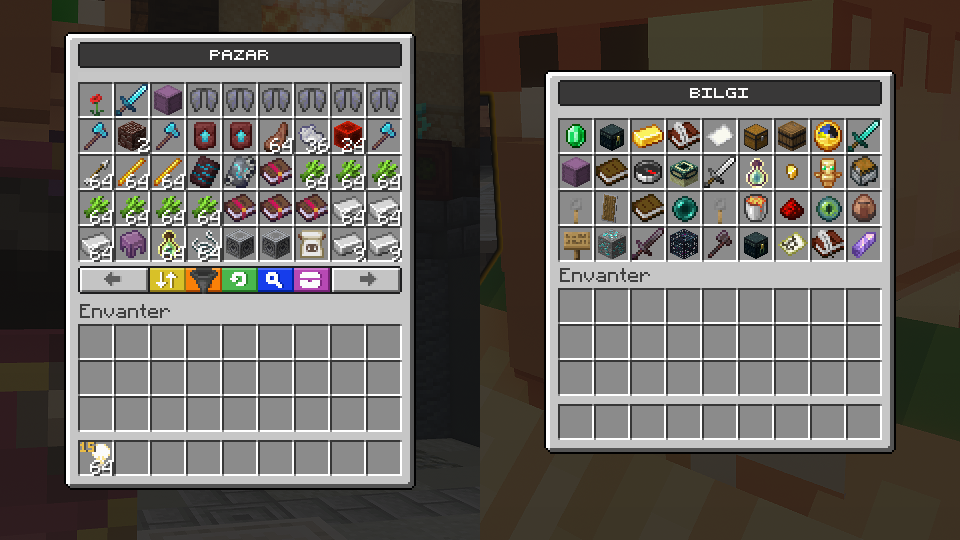Image resolution: width=960 pixels, height=540 pixels.
Task: Go to the previous Pazar page
Action: [112, 280]
